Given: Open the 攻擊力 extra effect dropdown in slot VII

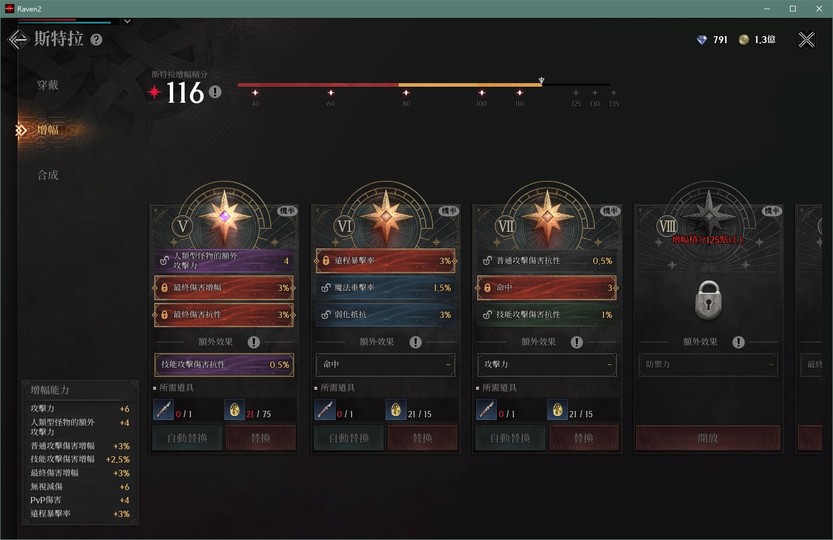Looking at the screenshot, I should [545, 365].
